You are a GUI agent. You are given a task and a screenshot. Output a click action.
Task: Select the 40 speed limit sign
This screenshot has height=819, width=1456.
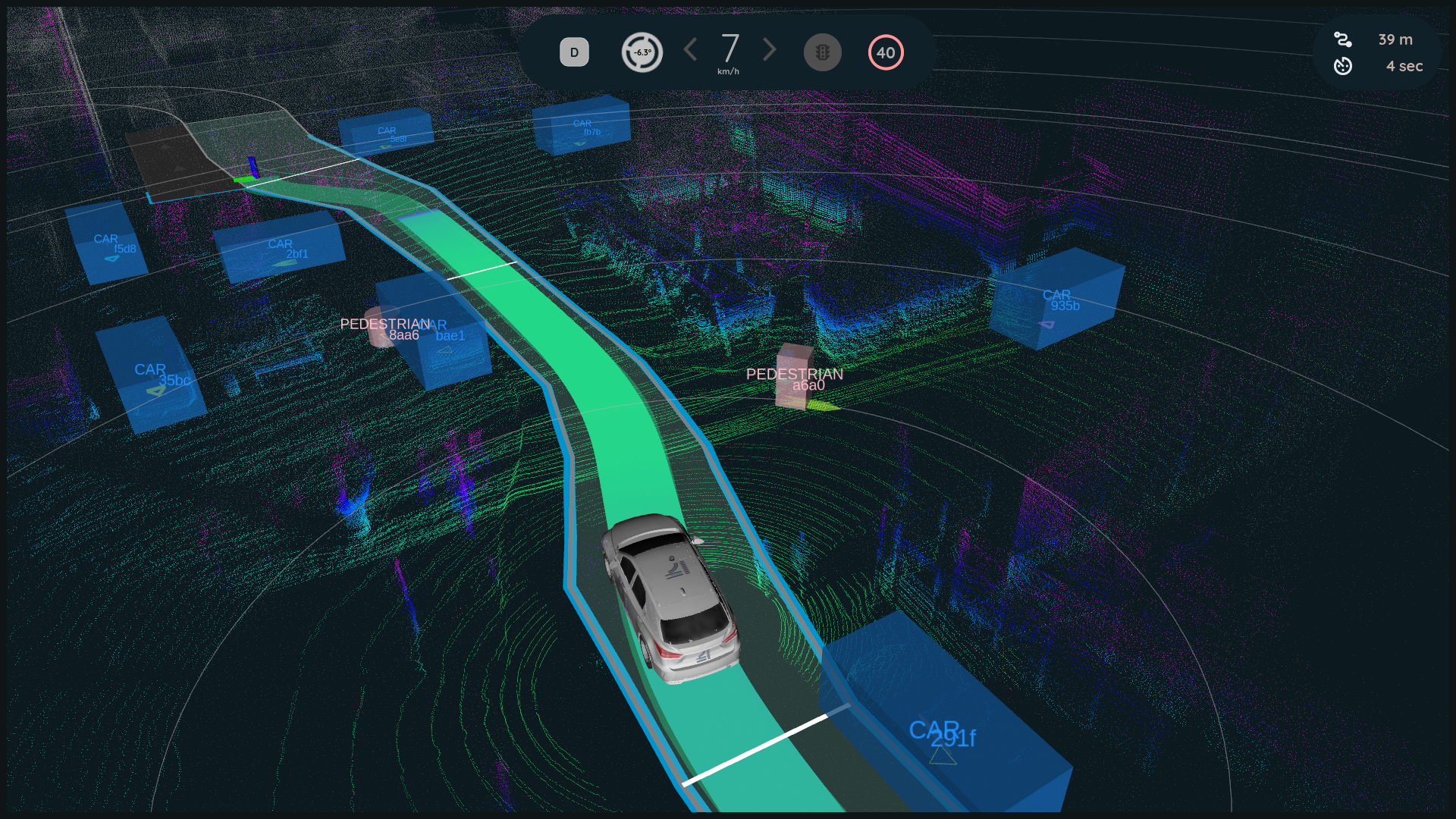886,52
